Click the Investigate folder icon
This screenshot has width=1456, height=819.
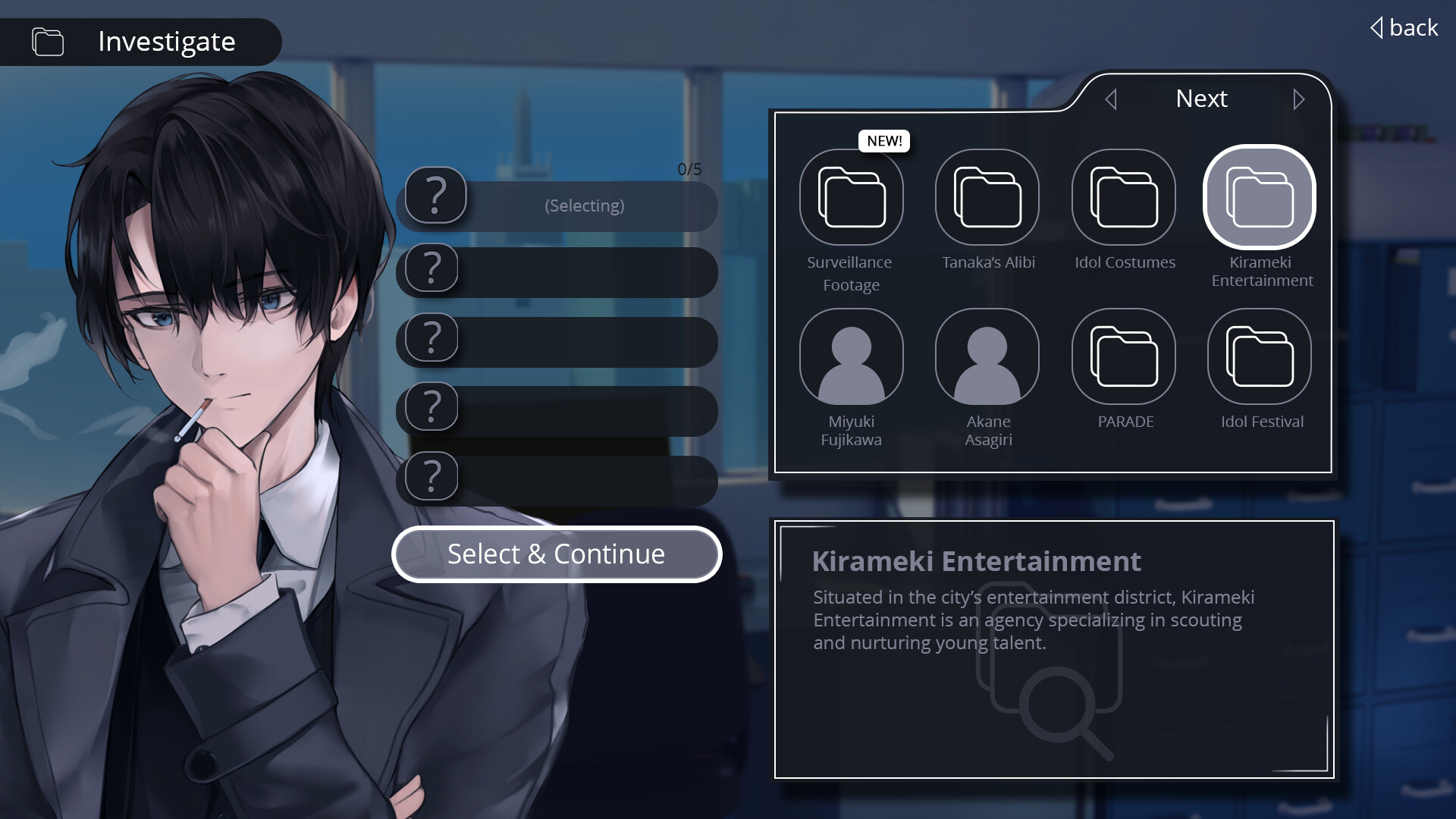(47, 42)
